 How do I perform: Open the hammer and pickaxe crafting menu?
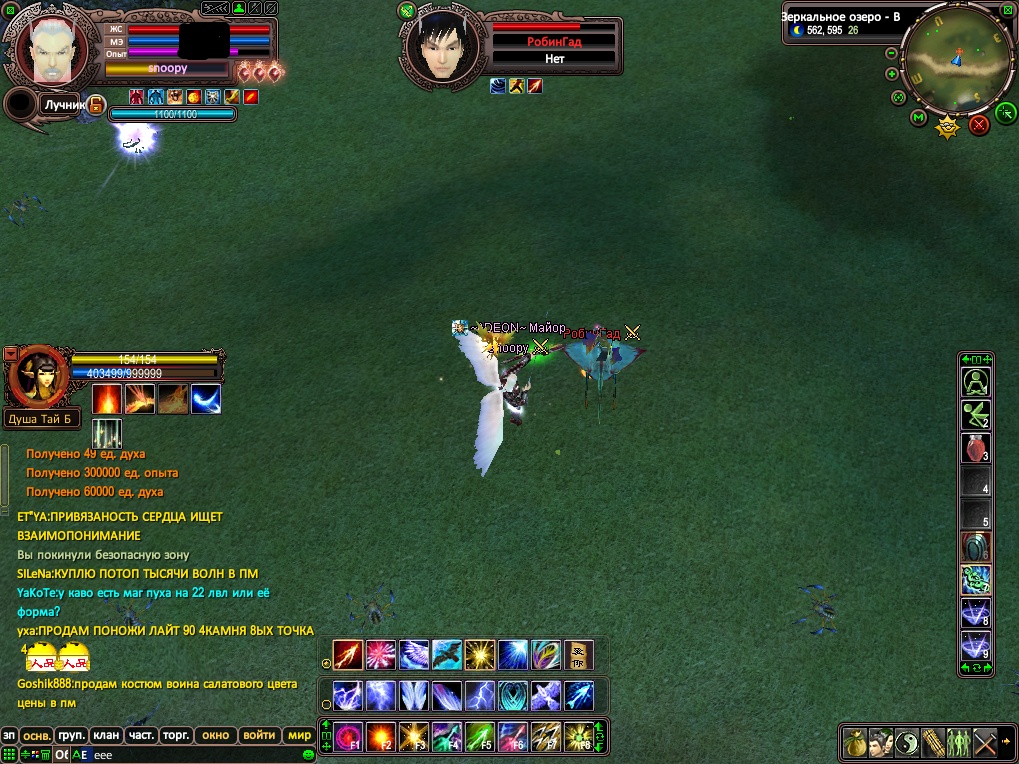pyautogui.click(x=985, y=742)
